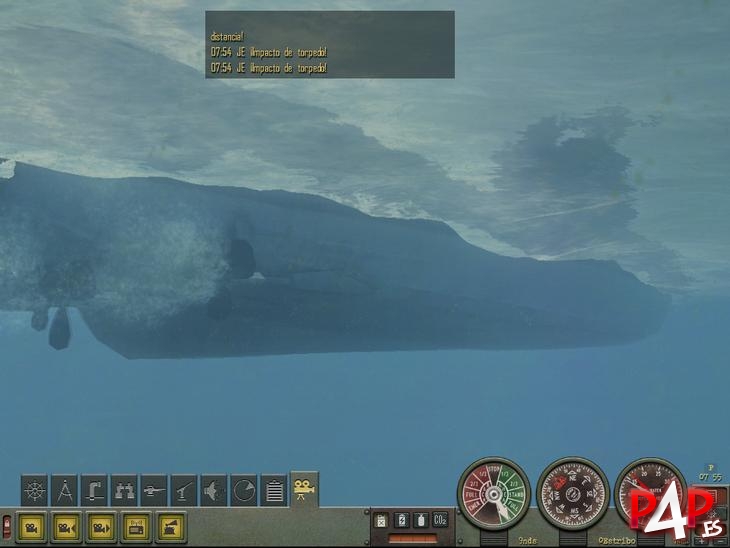
Task: Activate the first yellow camera view button
Action: (32, 527)
